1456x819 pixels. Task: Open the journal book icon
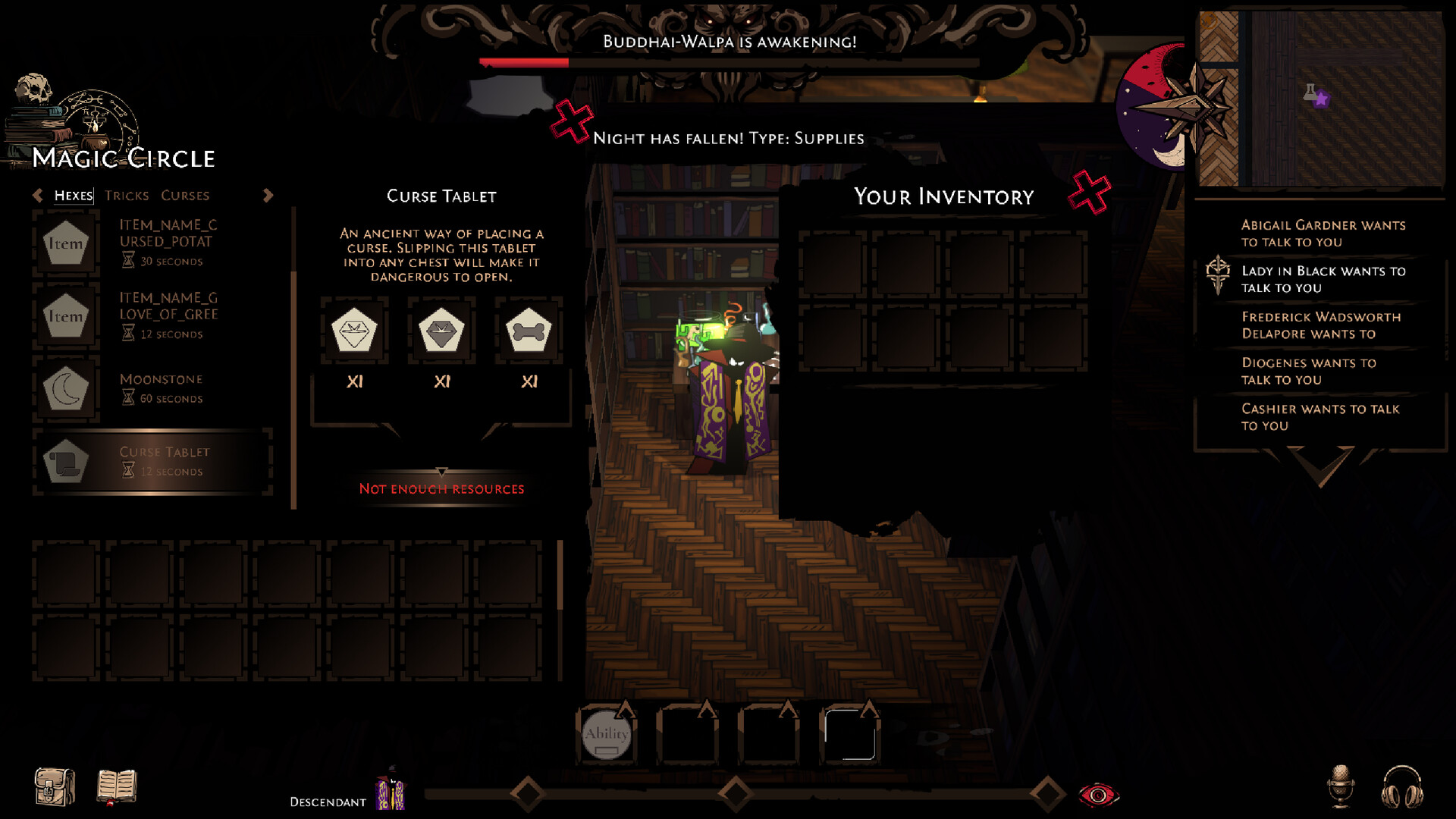115,786
